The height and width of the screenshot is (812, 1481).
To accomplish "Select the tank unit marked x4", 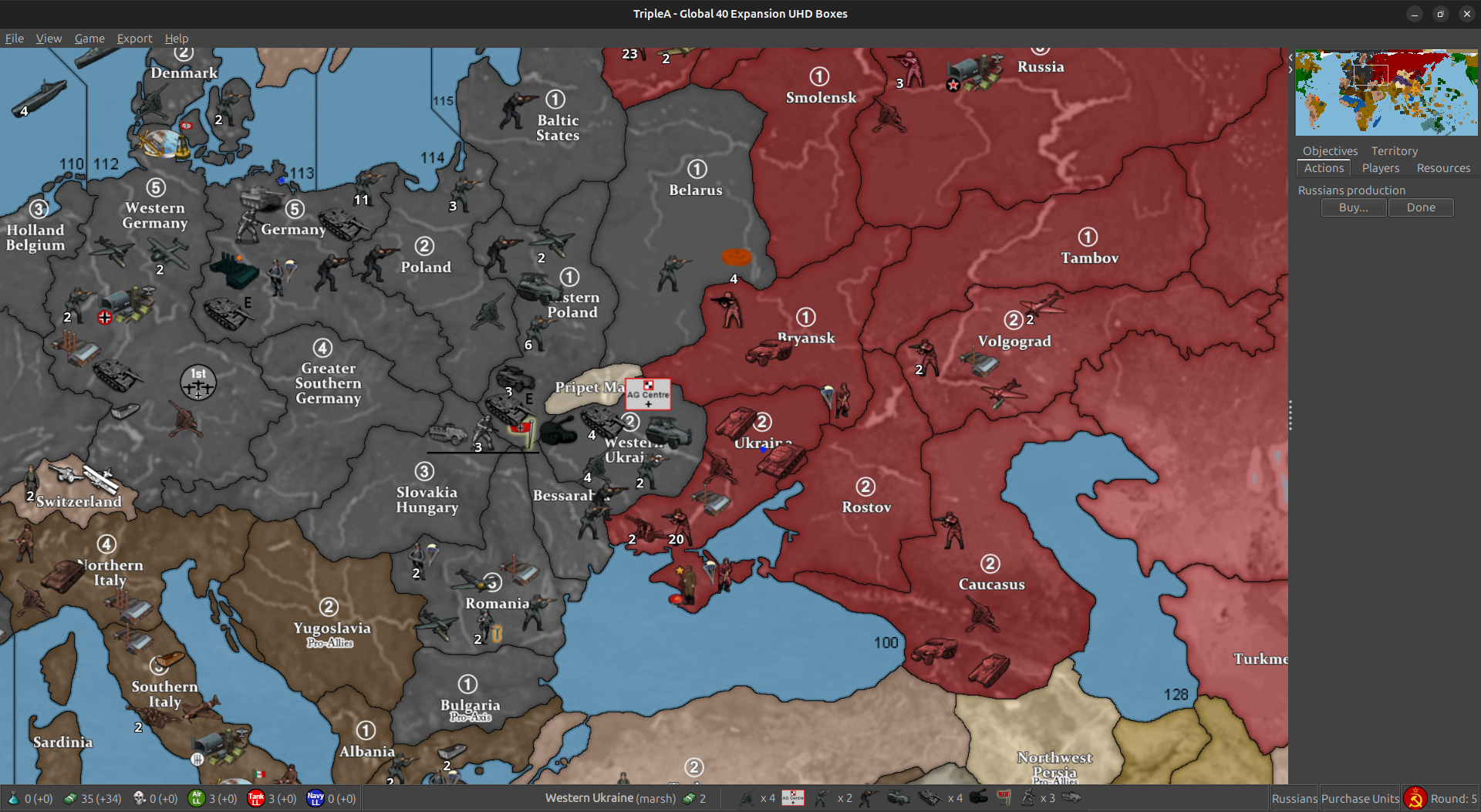I will pyautogui.click(x=929, y=798).
